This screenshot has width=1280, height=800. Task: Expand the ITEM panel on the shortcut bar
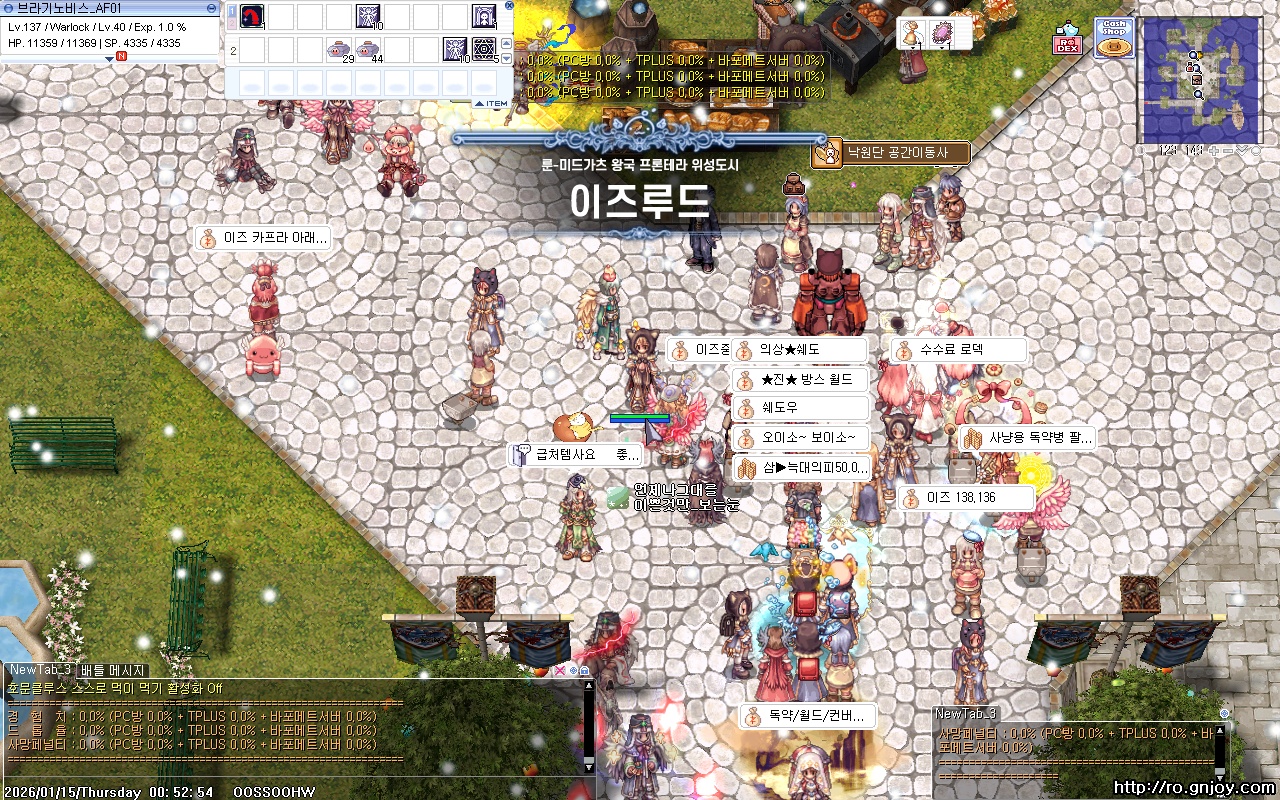[489, 103]
